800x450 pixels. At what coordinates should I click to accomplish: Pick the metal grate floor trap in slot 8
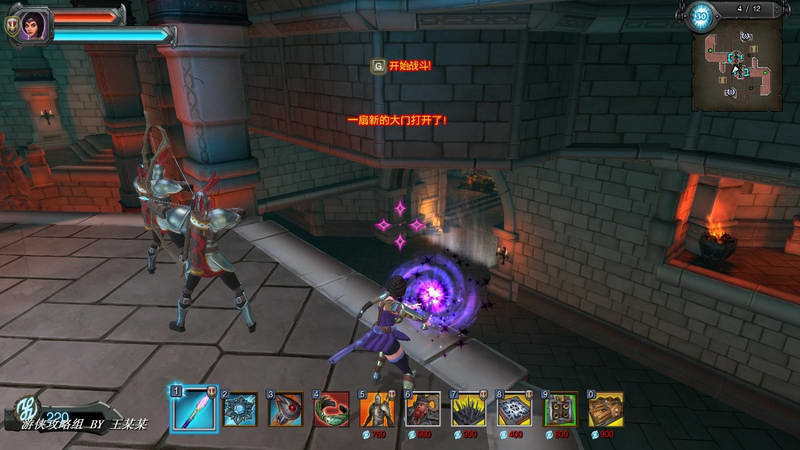pos(515,409)
